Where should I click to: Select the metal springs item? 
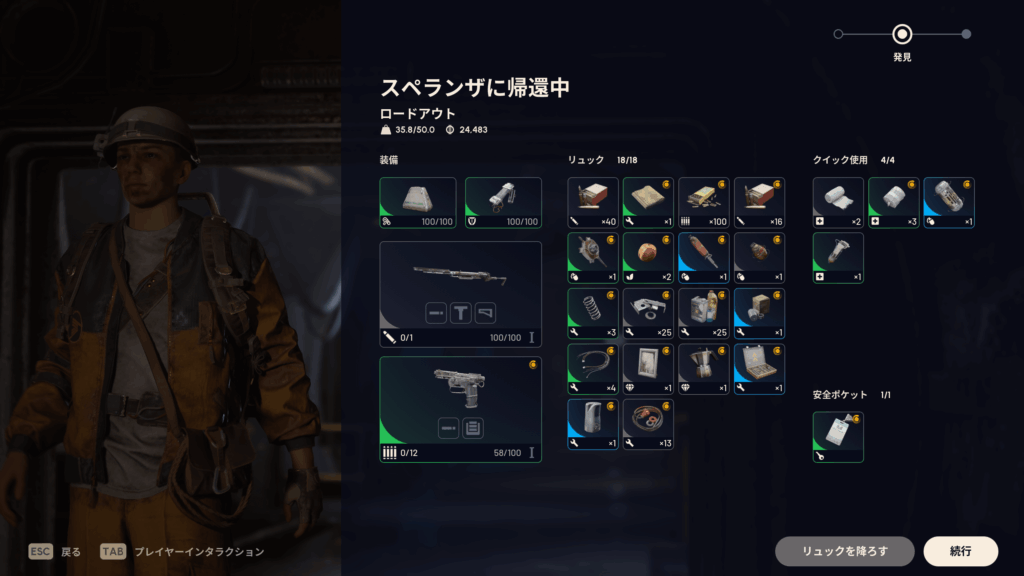tap(593, 314)
